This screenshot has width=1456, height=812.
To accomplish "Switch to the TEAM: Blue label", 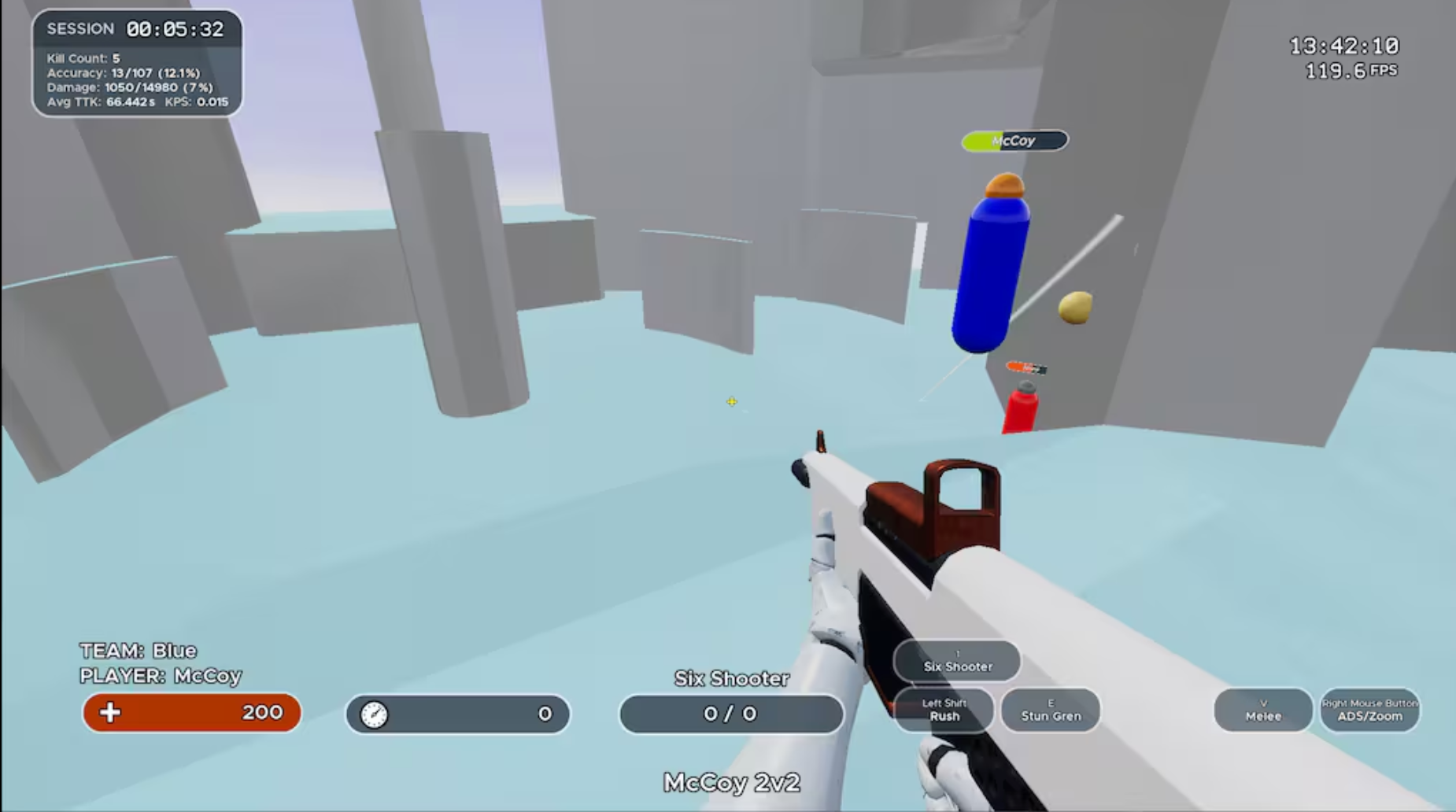I will 138,651.
